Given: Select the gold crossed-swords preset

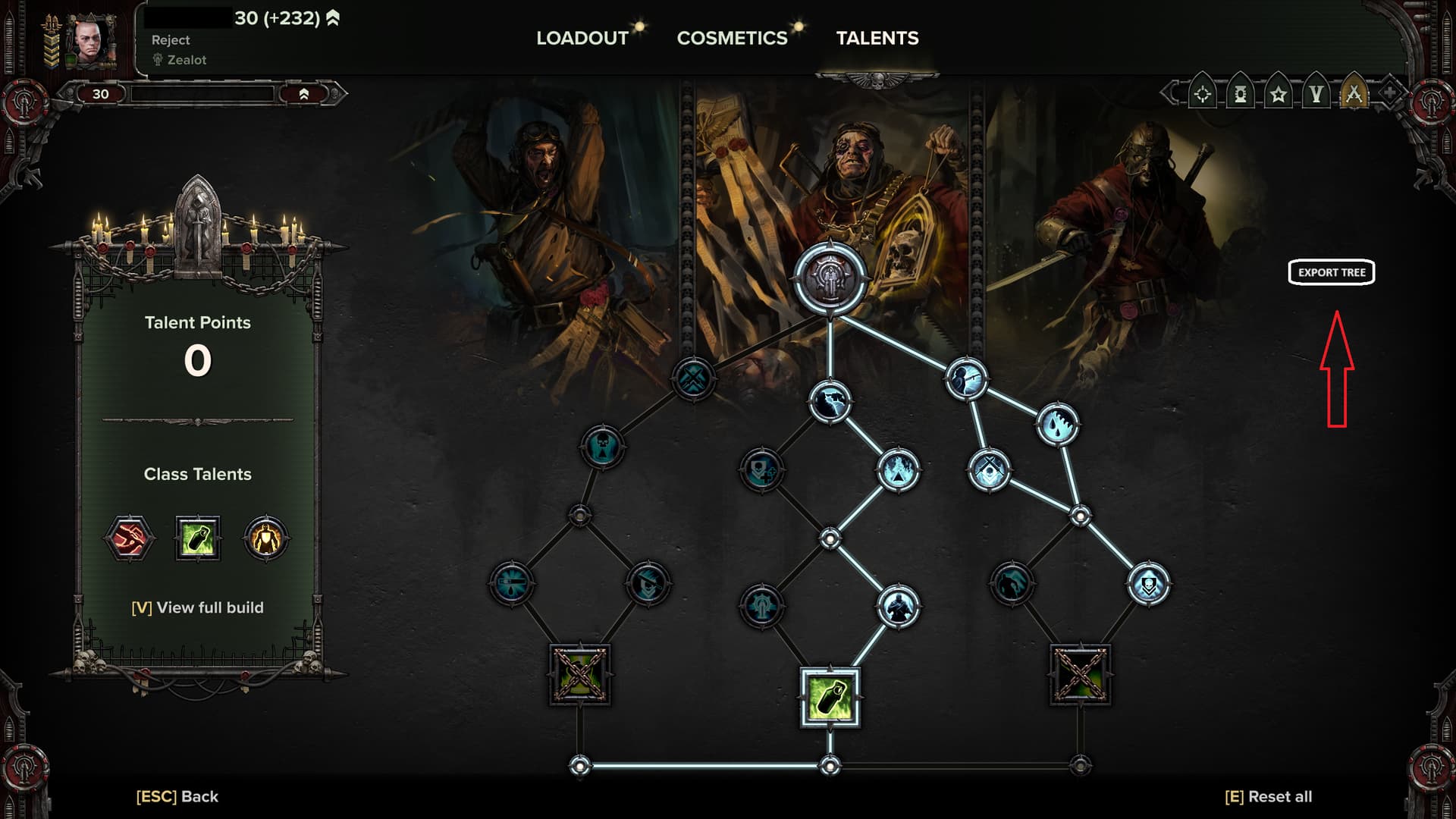Looking at the screenshot, I should click(1354, 94).
